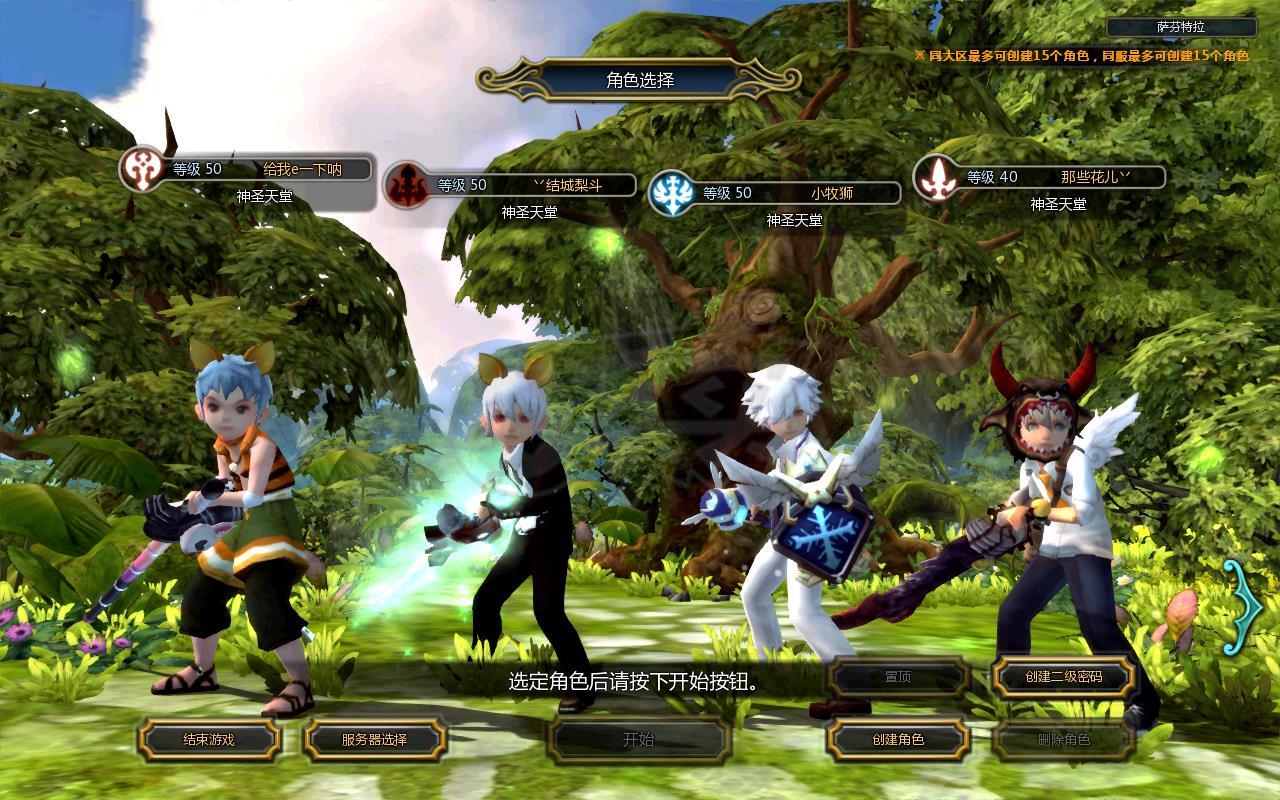Viewport: 1280px width, 800px height.
Task: Choose 创建角色 to create a character
Action: [x=898, y=740]
